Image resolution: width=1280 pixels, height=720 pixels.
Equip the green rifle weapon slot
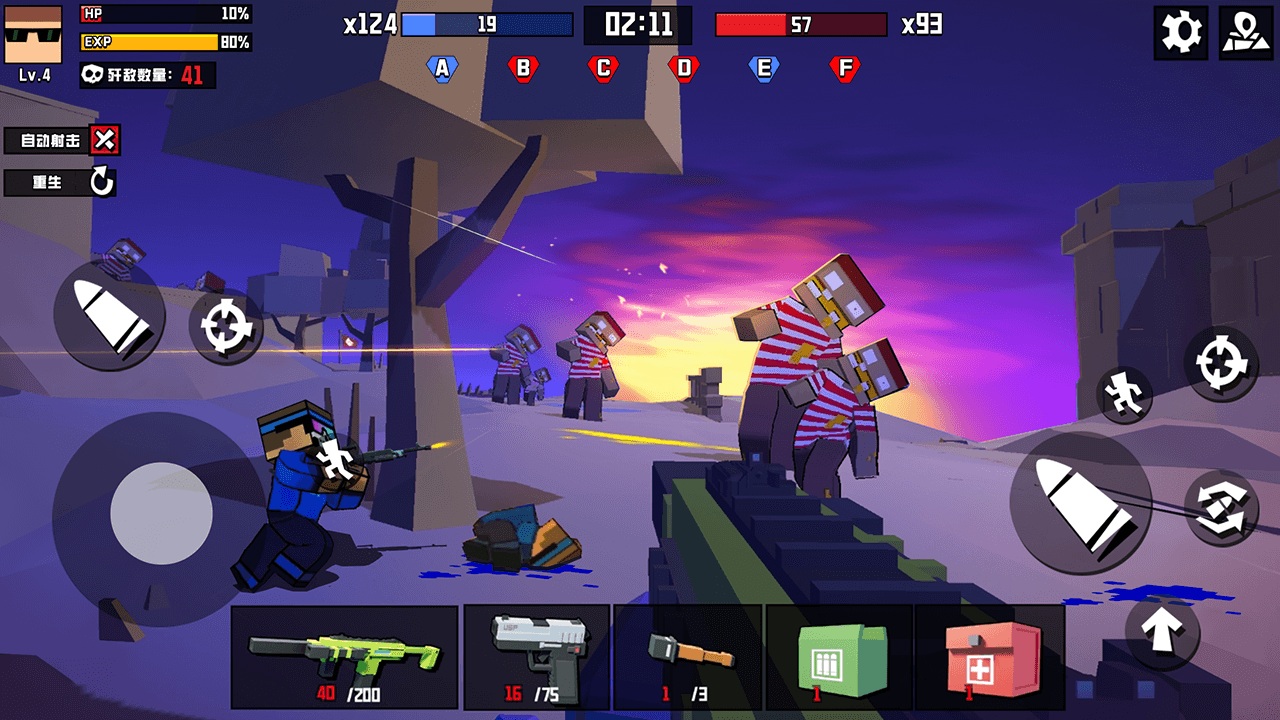[345, 656]
